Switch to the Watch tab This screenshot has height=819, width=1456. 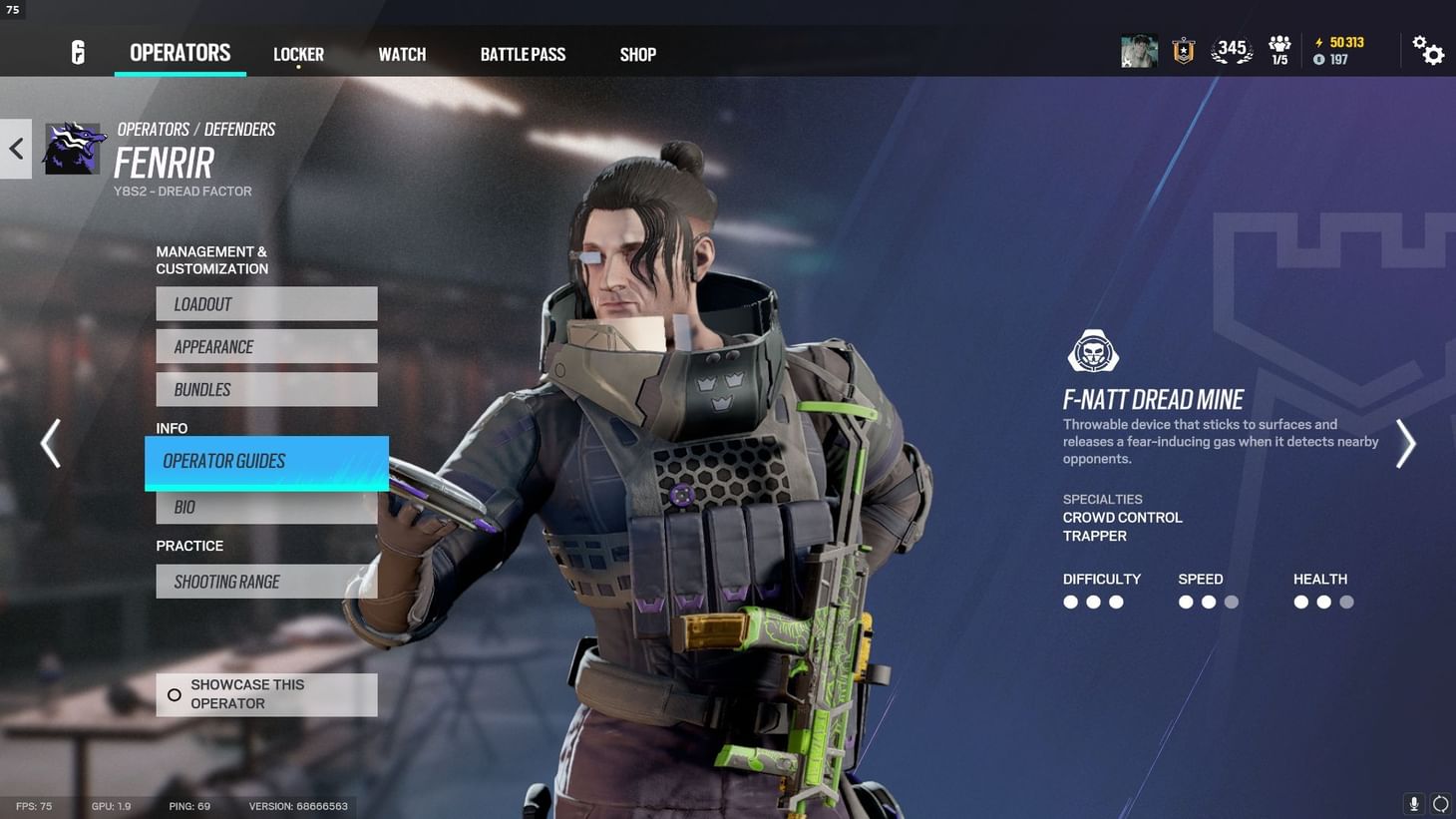tap(402, 54)
